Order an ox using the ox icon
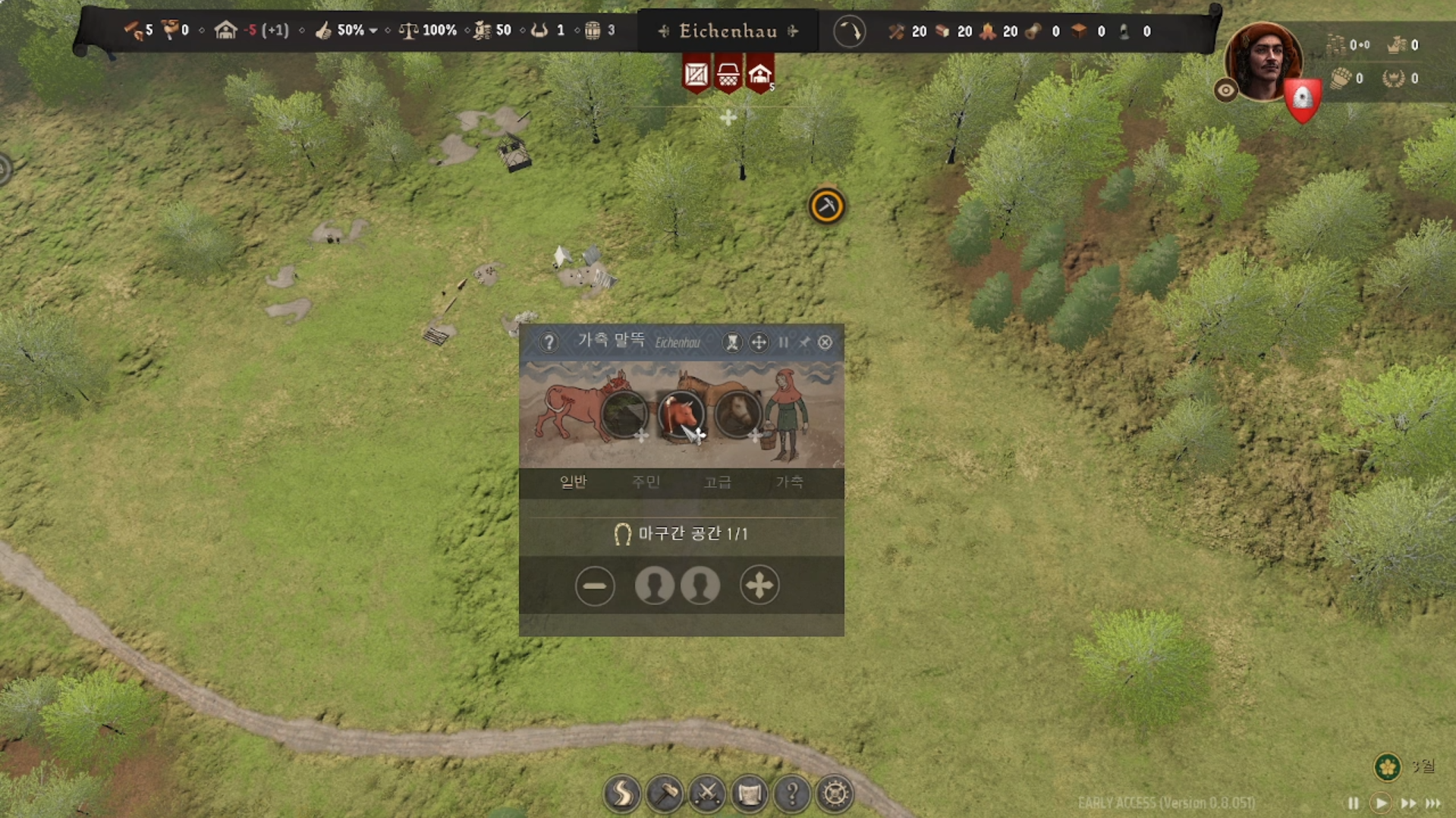 tap(679, 414)
